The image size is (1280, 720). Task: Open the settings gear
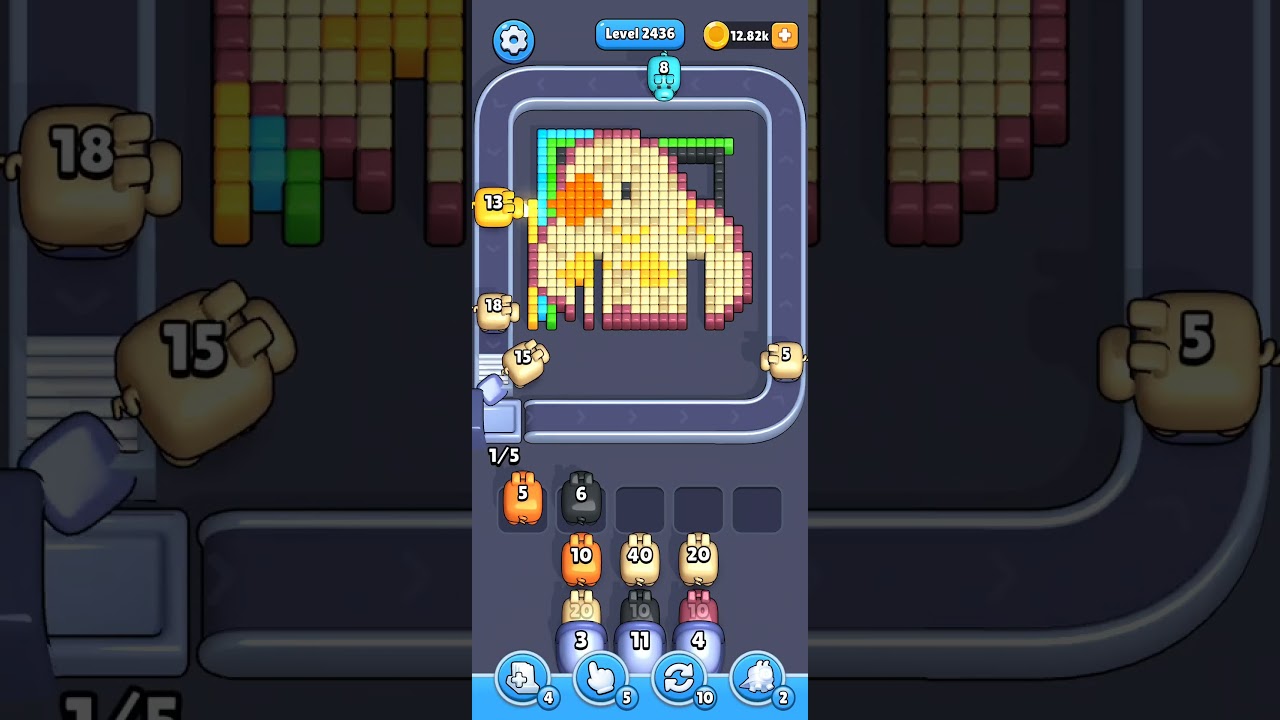point(513,39)
